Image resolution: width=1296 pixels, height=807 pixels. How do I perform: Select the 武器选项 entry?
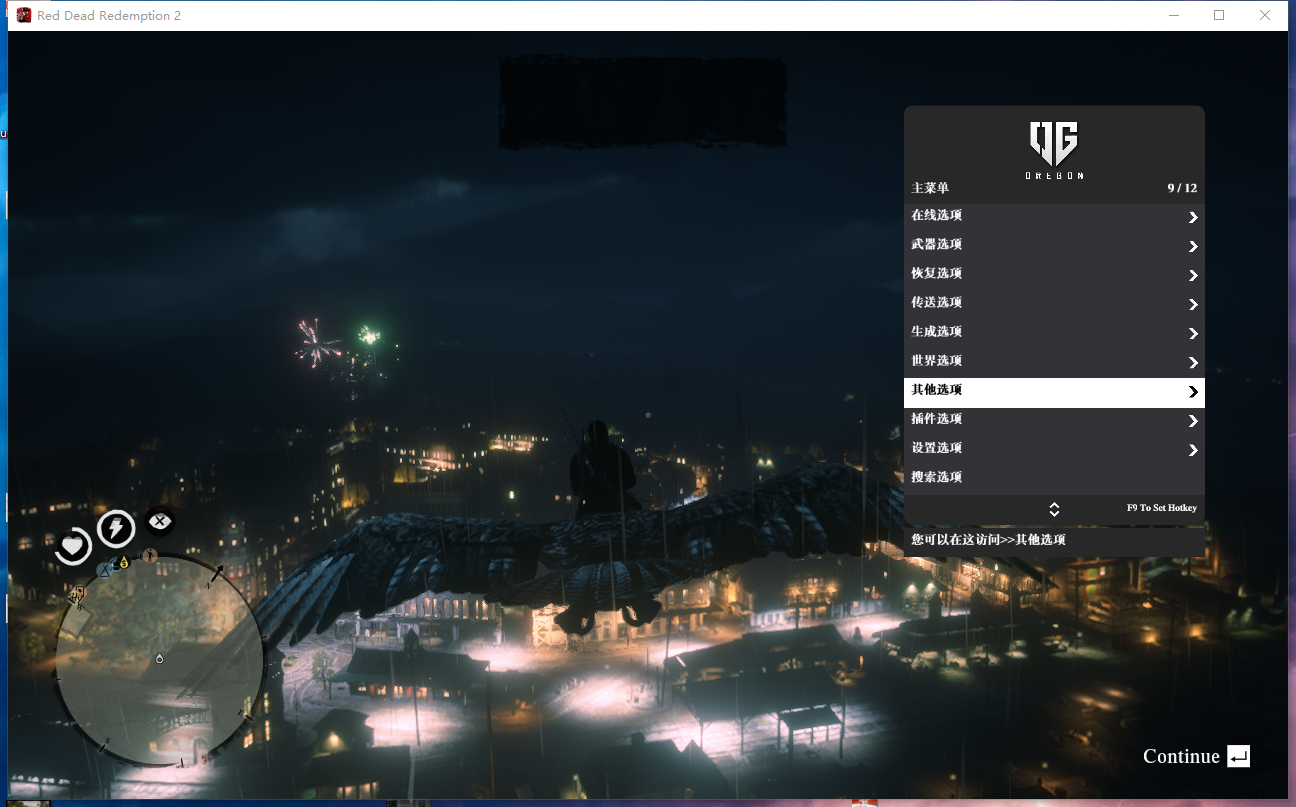pos(1053,246)
